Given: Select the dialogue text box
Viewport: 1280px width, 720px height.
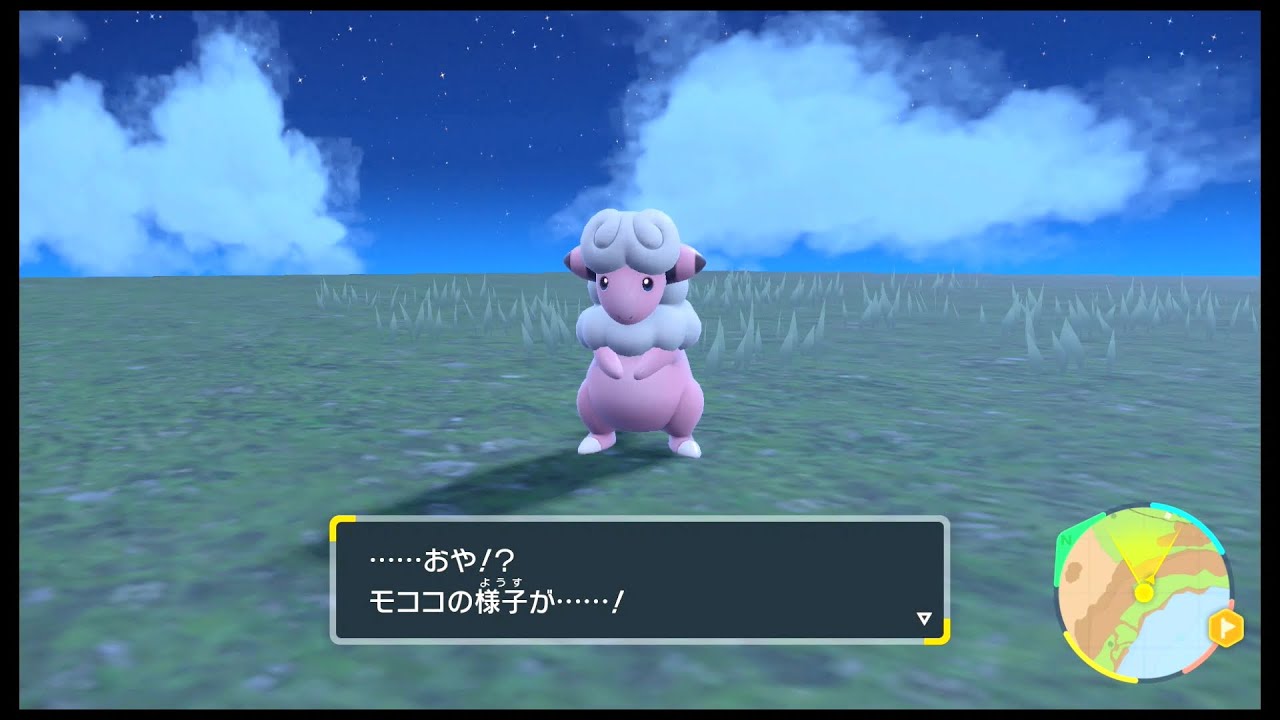Looking at the screenshot, I should (640, 580).
